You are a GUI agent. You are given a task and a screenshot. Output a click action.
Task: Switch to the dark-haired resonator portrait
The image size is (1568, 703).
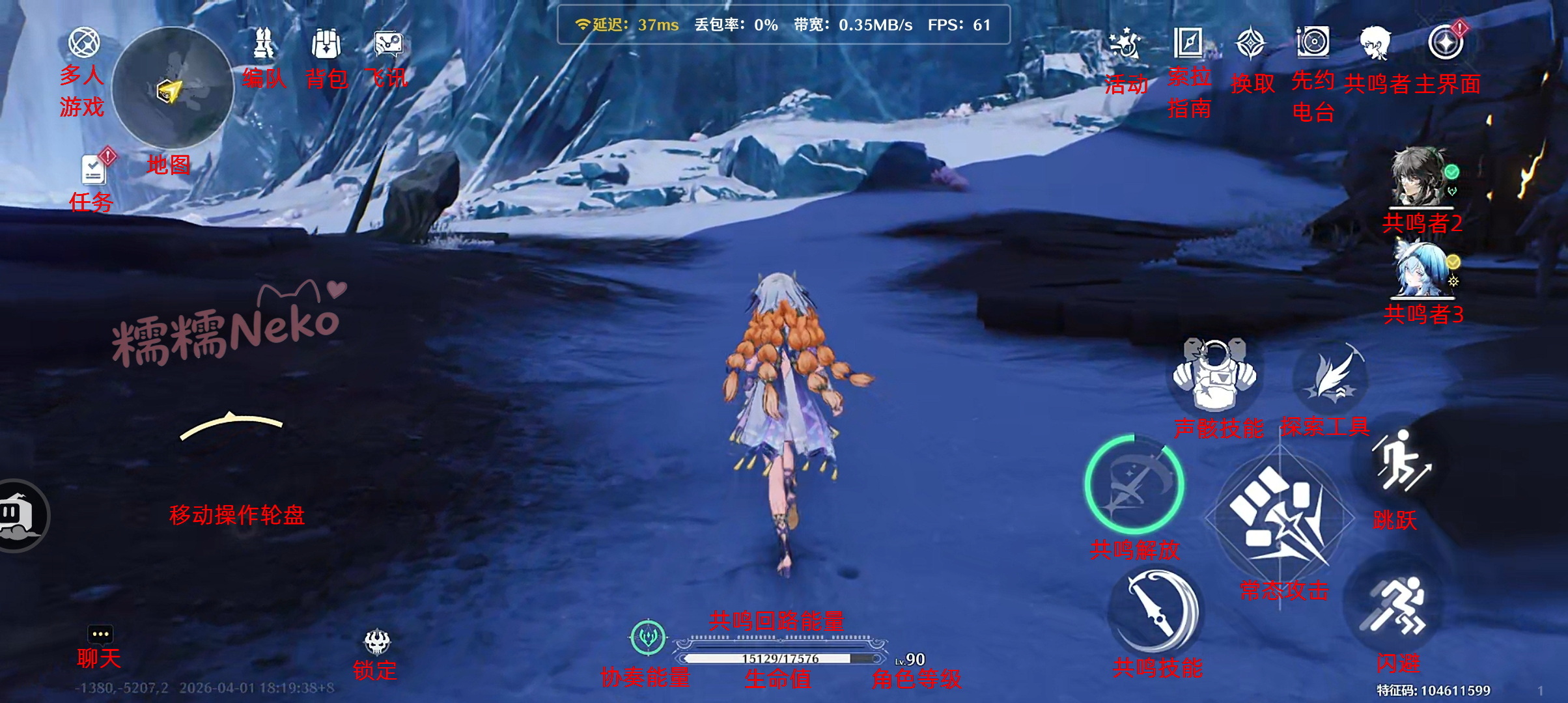pos(1420,177)
